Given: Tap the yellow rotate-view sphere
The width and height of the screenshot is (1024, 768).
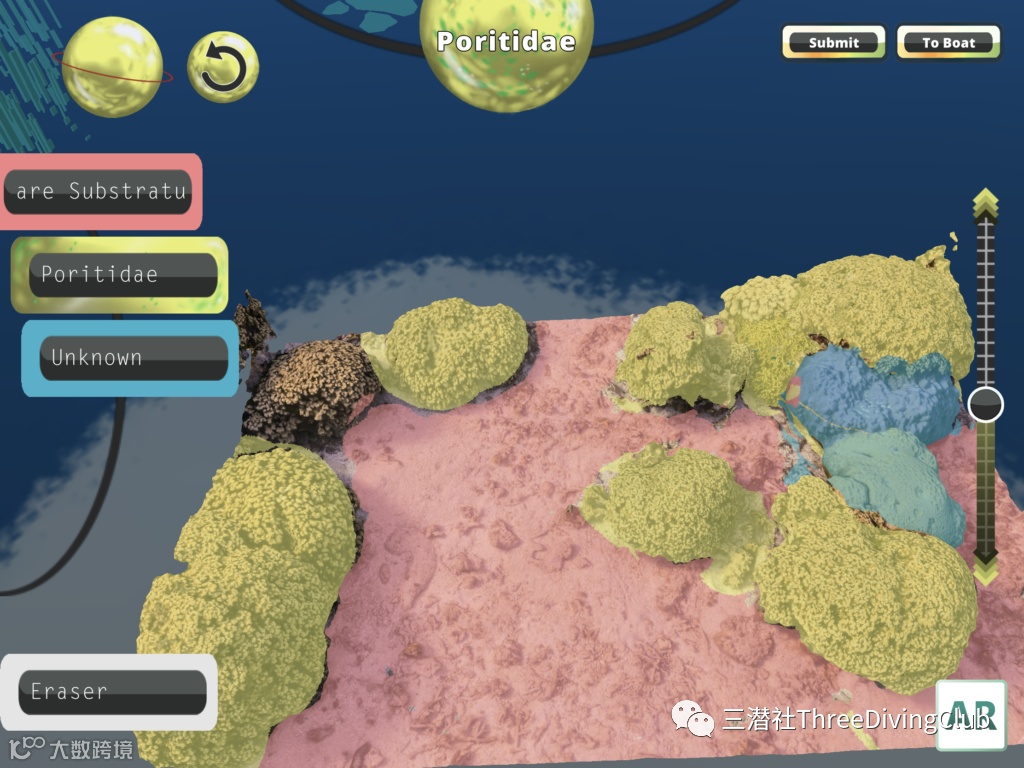Looking at the screenshot, I should coord(112,67).
